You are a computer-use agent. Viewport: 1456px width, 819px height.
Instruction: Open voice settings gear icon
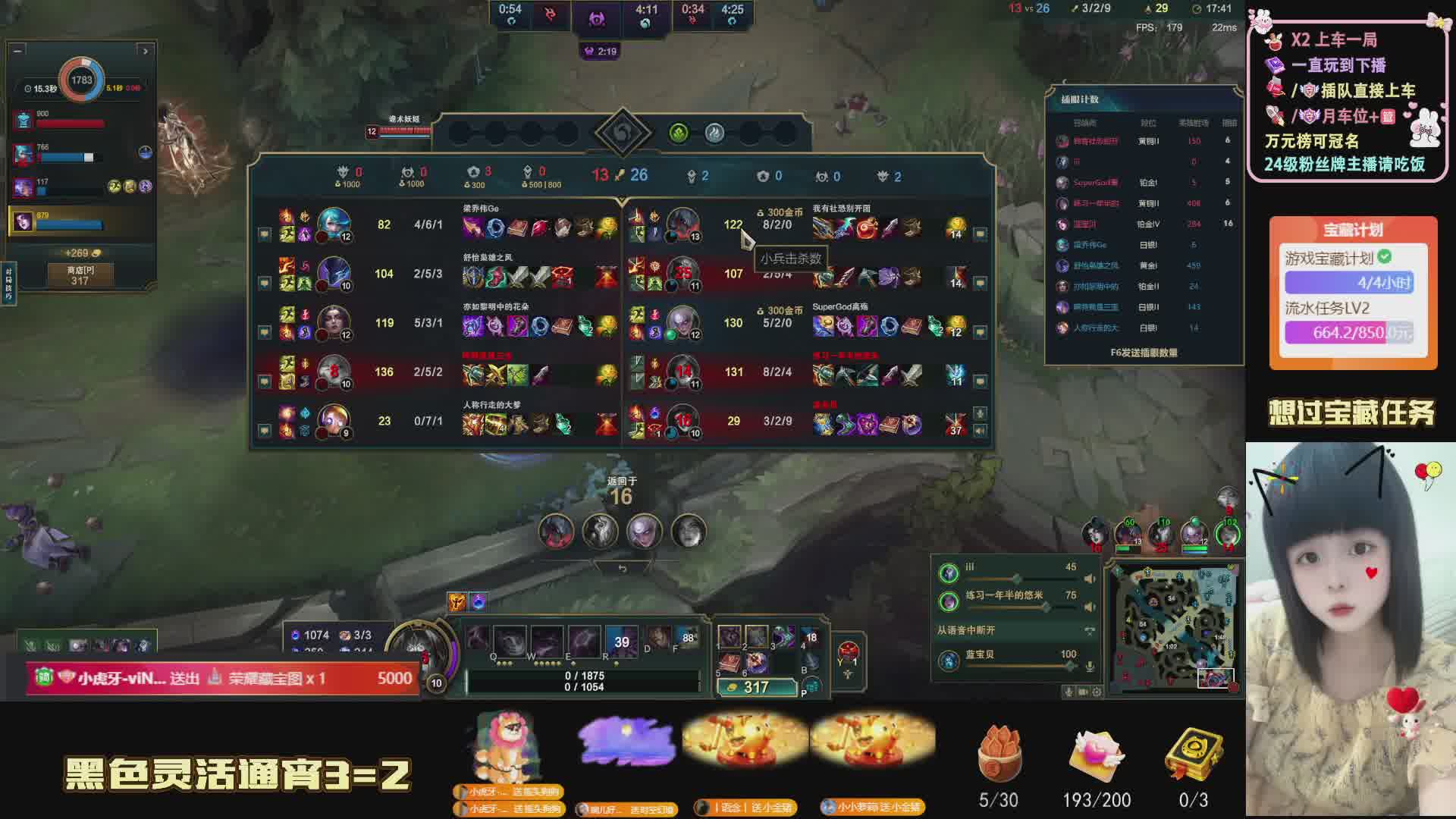click(x=1097, y=692)
